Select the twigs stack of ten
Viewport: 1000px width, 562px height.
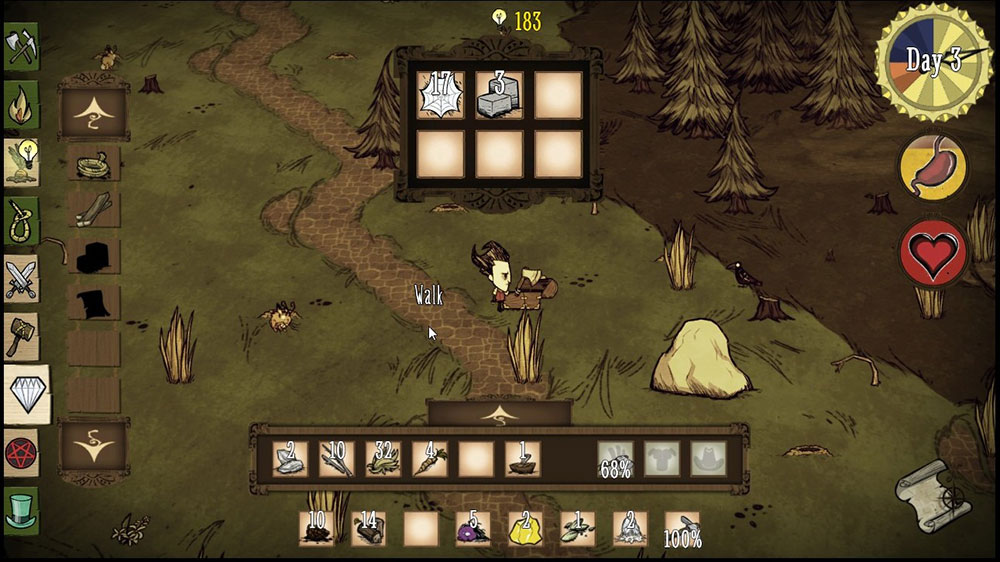pos(337,459)
